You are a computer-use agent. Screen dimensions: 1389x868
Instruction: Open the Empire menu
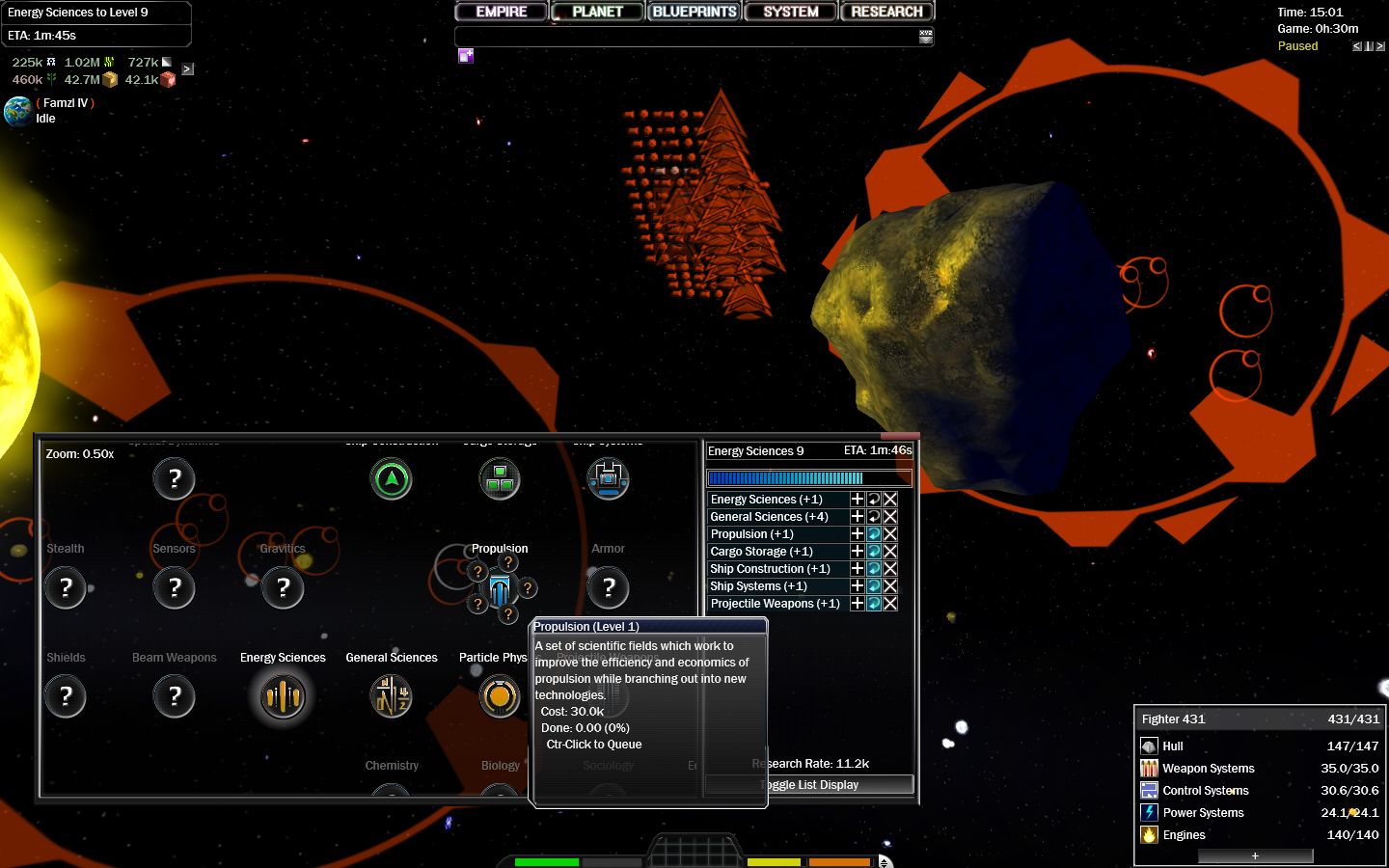(x=502, y=12)
